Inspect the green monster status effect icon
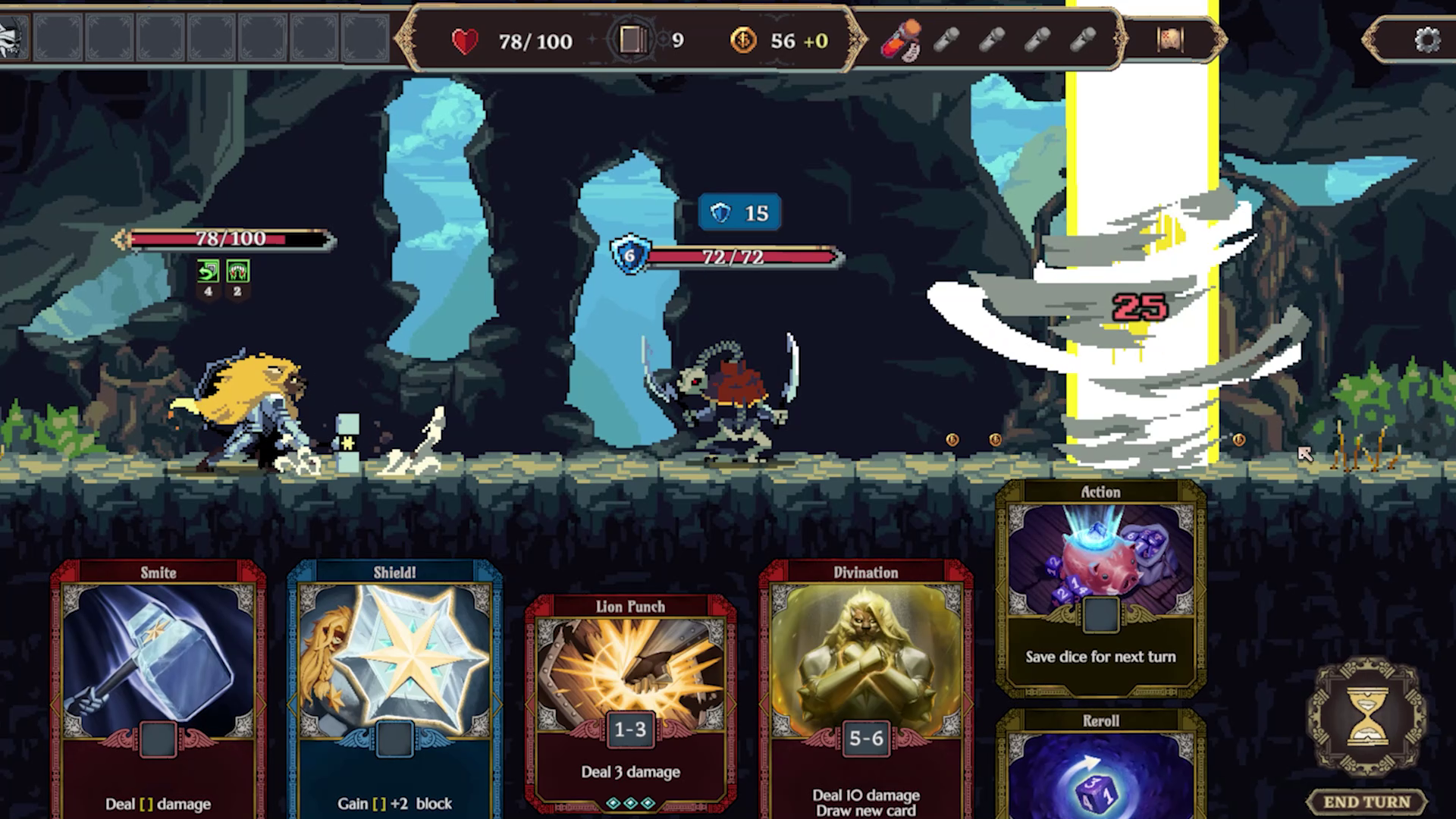This screenshot has height=819, width=1456. tap(237, 271)
